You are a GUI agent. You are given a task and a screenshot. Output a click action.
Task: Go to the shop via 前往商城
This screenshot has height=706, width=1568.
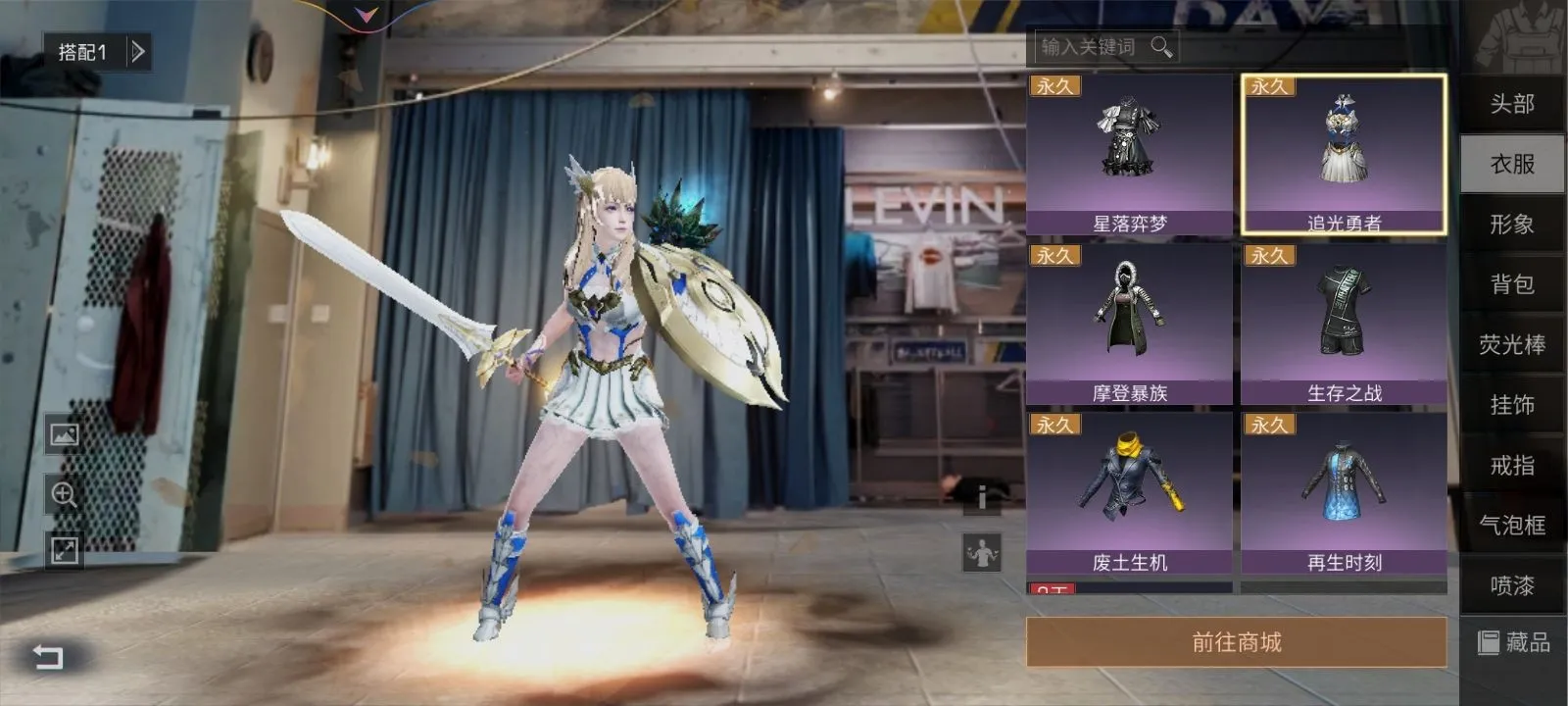click(x=1236, y=642)
